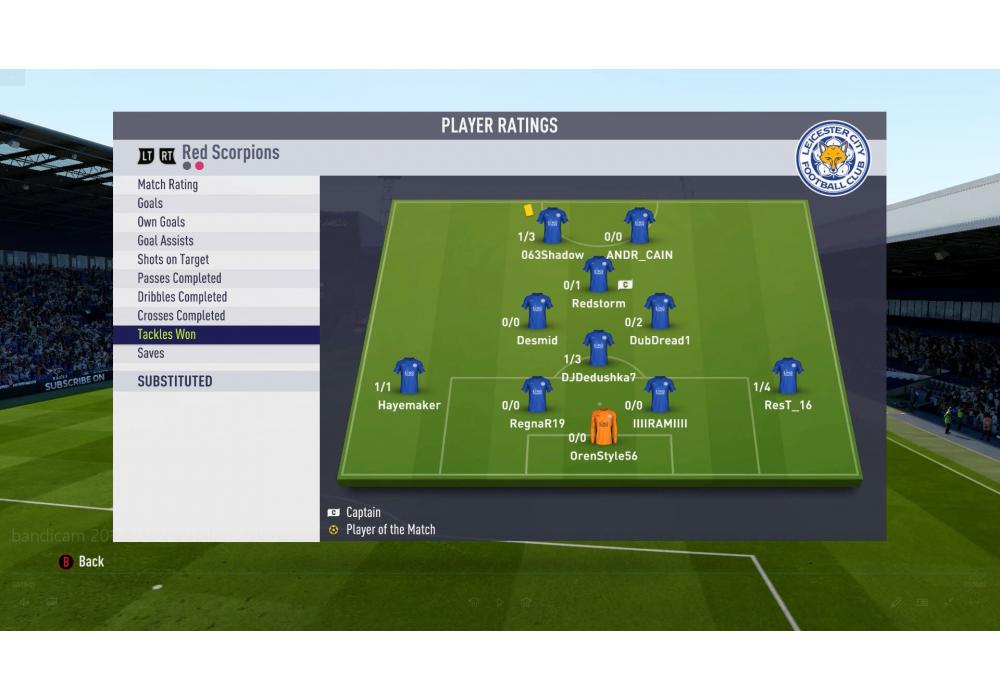Select Goal Assists in the list

[166, 241]
